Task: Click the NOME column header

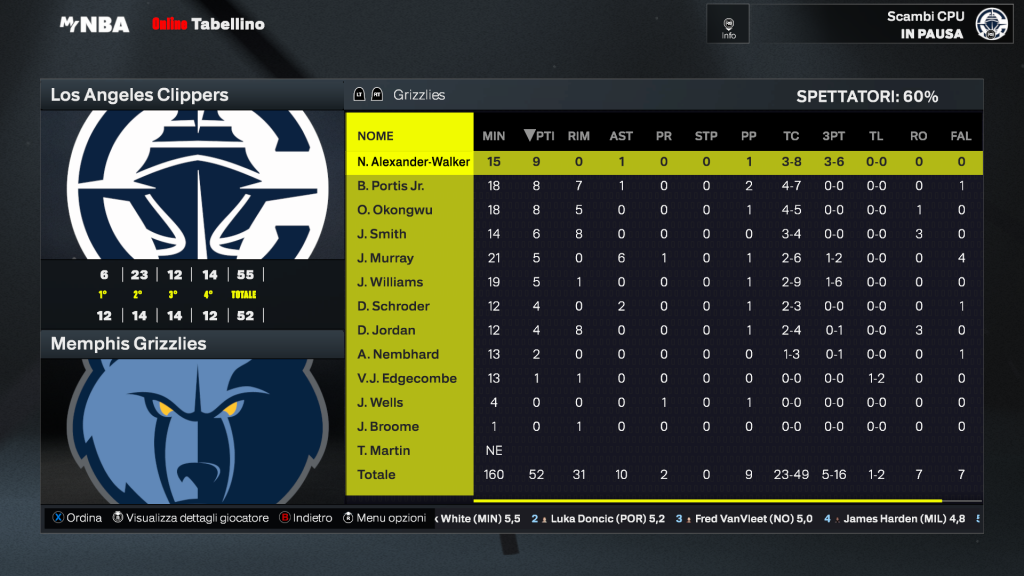Action: point(376,136)
